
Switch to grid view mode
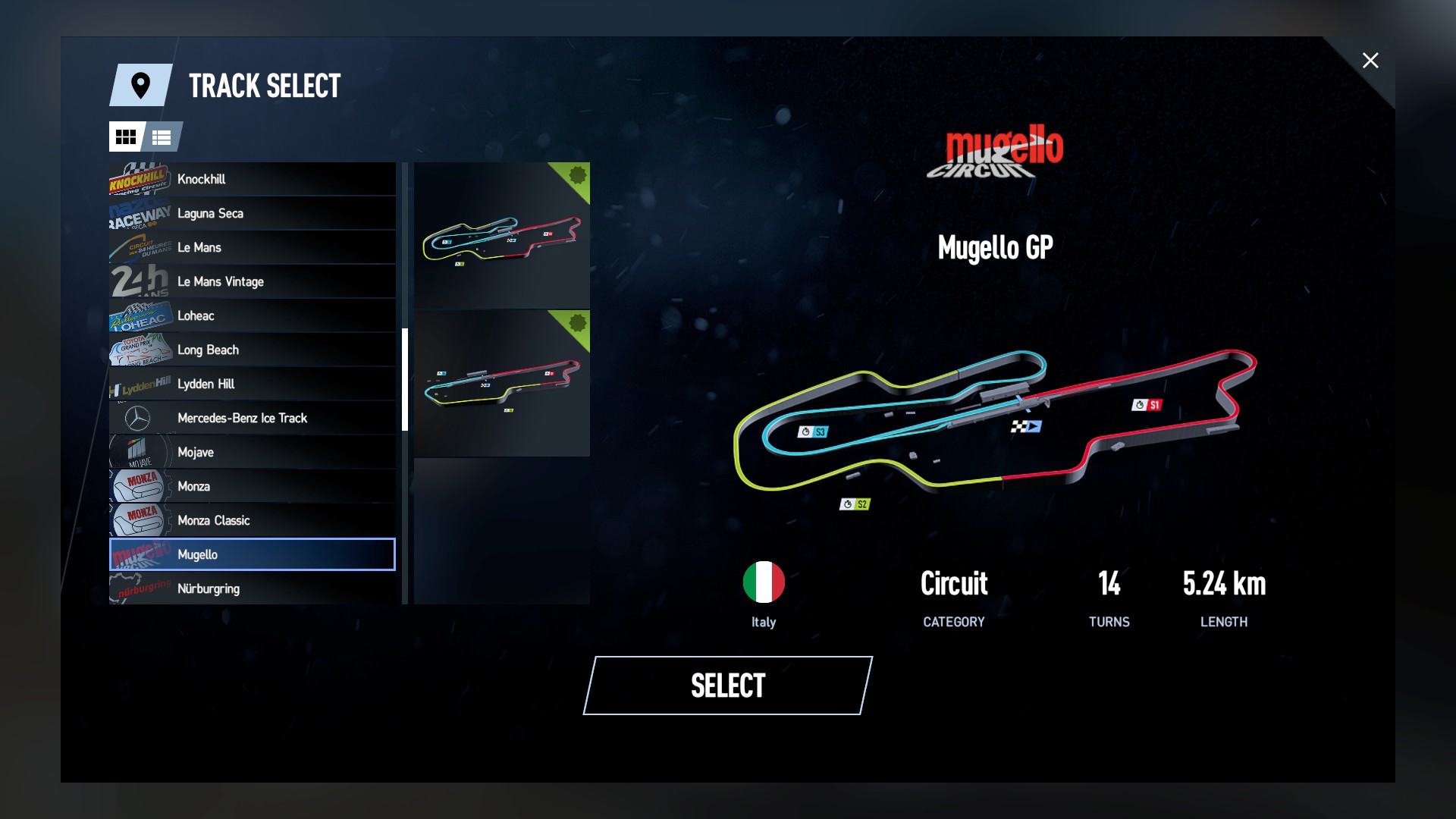point(127,137)
